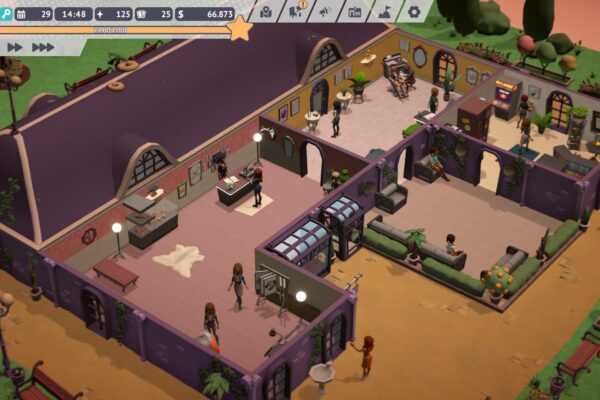
Task: Open the megaphone marketing menu
Action: point(325,13)
